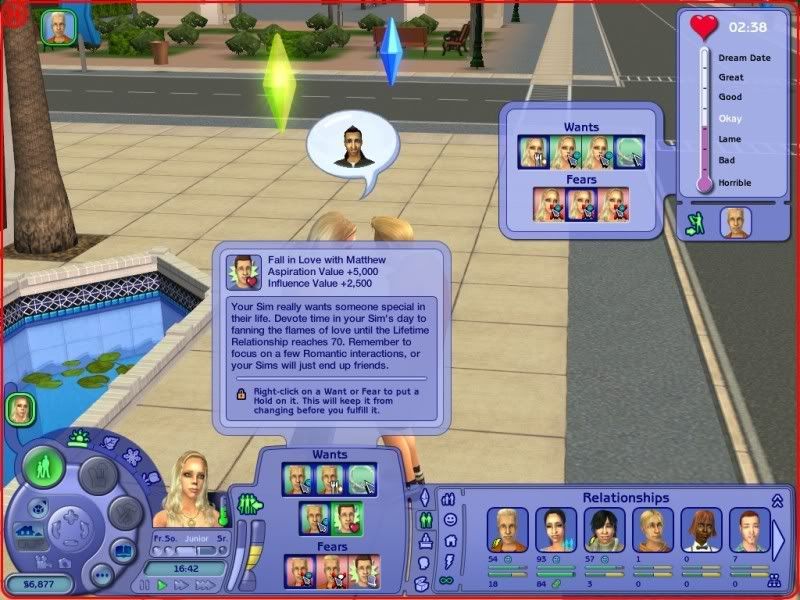The image size is (800, 600).
Task: Show the infinity symbol relationships filter
Action: 448,582
